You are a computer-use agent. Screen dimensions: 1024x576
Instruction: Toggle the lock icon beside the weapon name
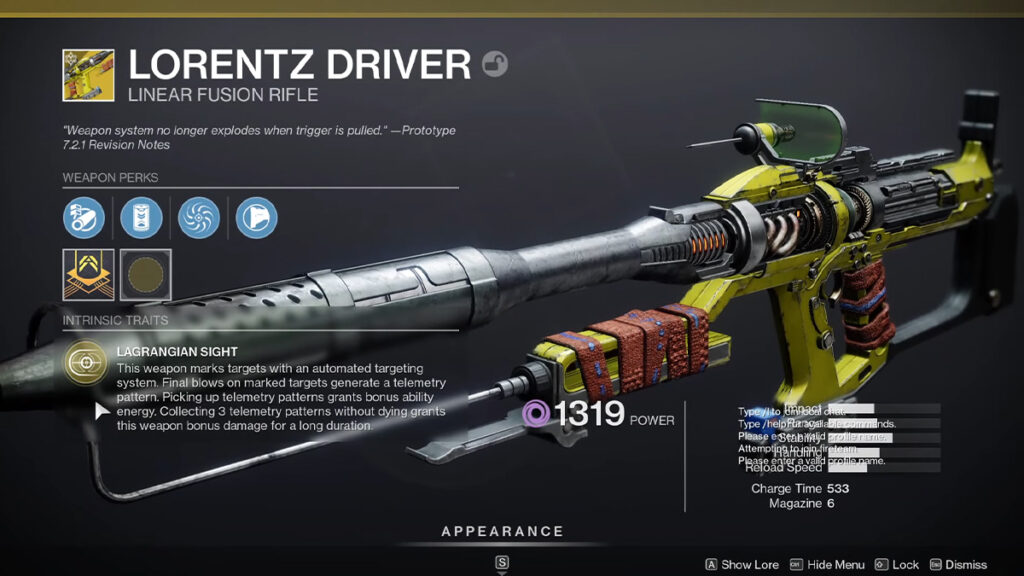pyautogui.click(x=495, y=65)
